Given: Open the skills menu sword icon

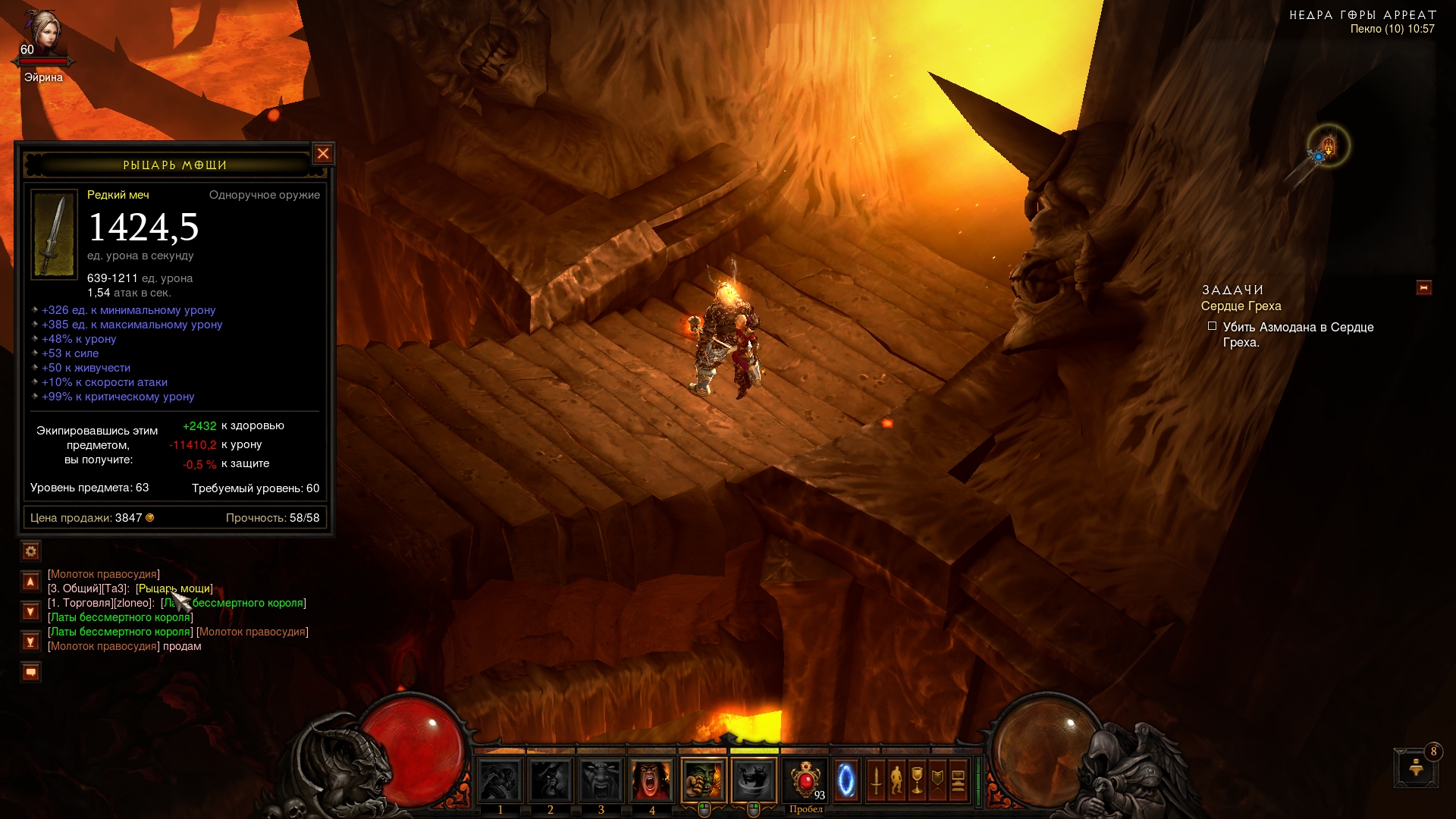Looking at the screenshot, I should coord(877,780).
